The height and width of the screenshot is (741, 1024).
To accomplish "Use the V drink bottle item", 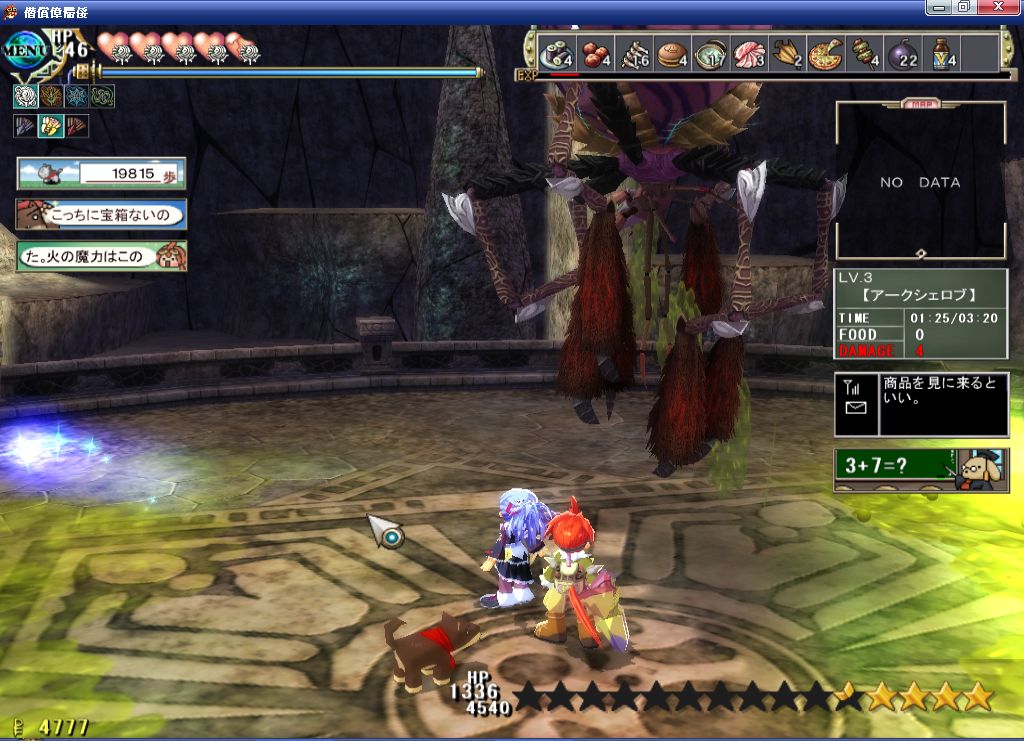I will 941,53.
